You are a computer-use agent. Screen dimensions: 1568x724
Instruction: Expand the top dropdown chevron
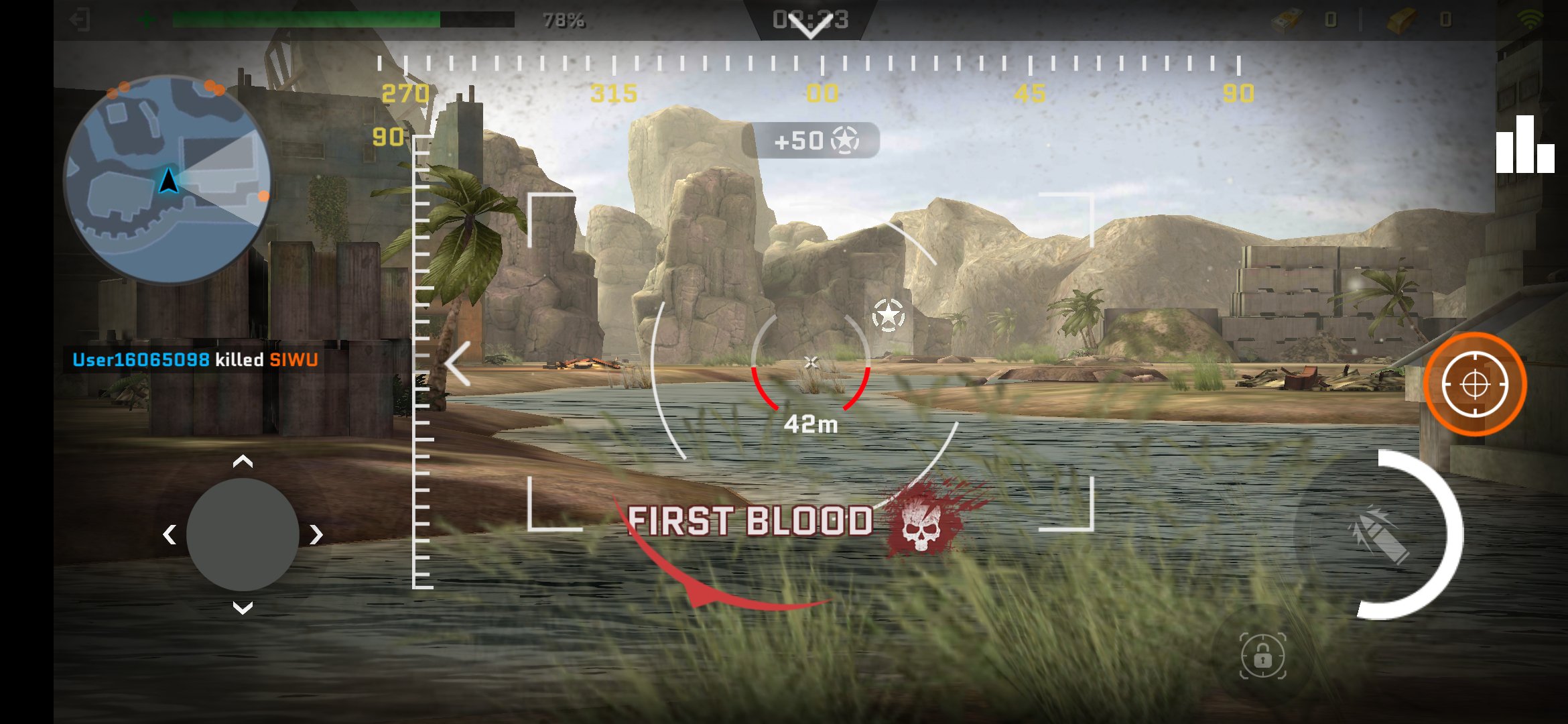[810, 27]
